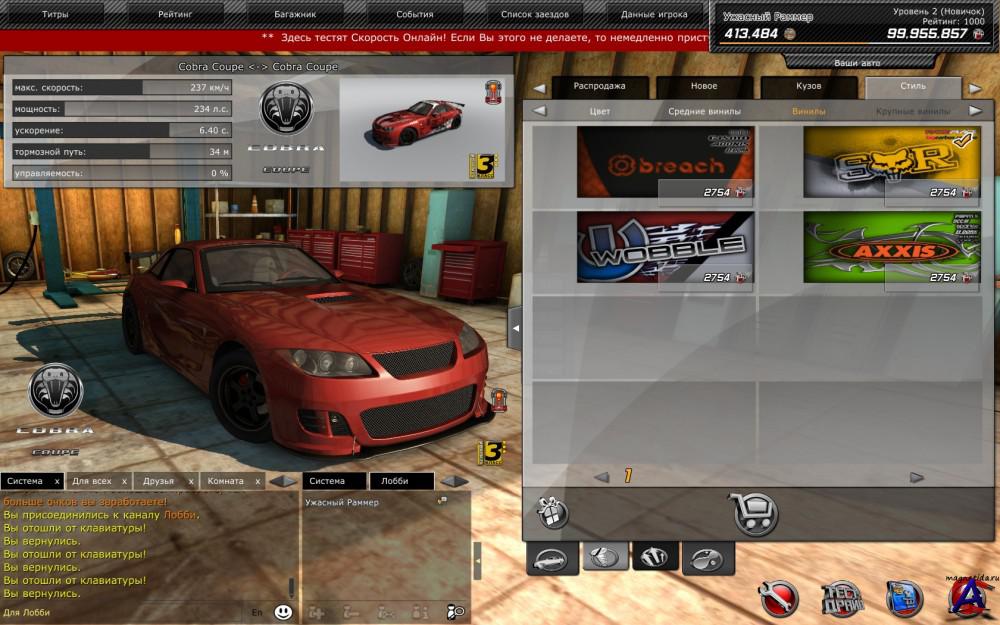1000x625 pixels.
Task: Open the gift box button
Action: click(553, 514)
